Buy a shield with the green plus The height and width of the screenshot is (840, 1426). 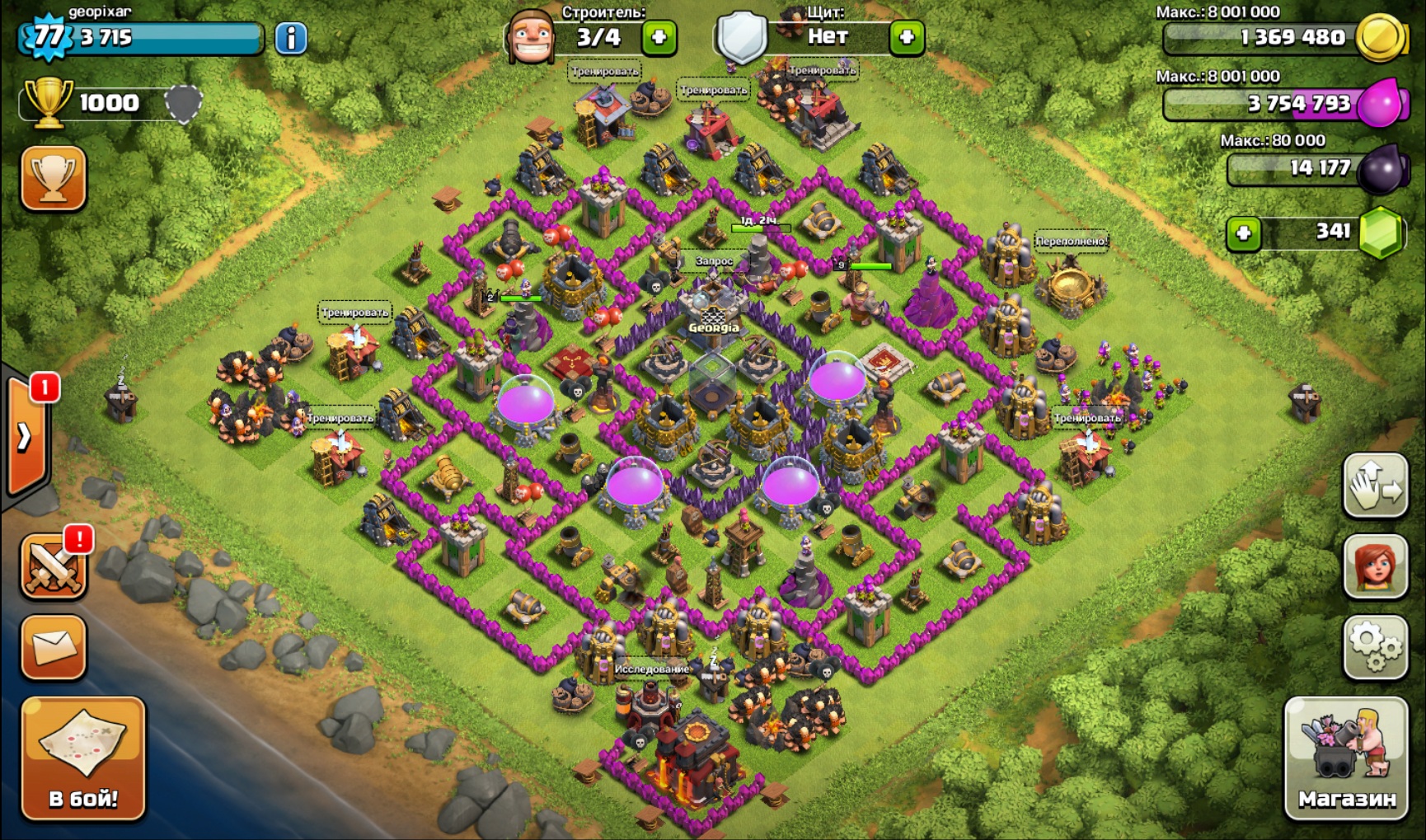[907, 38]
